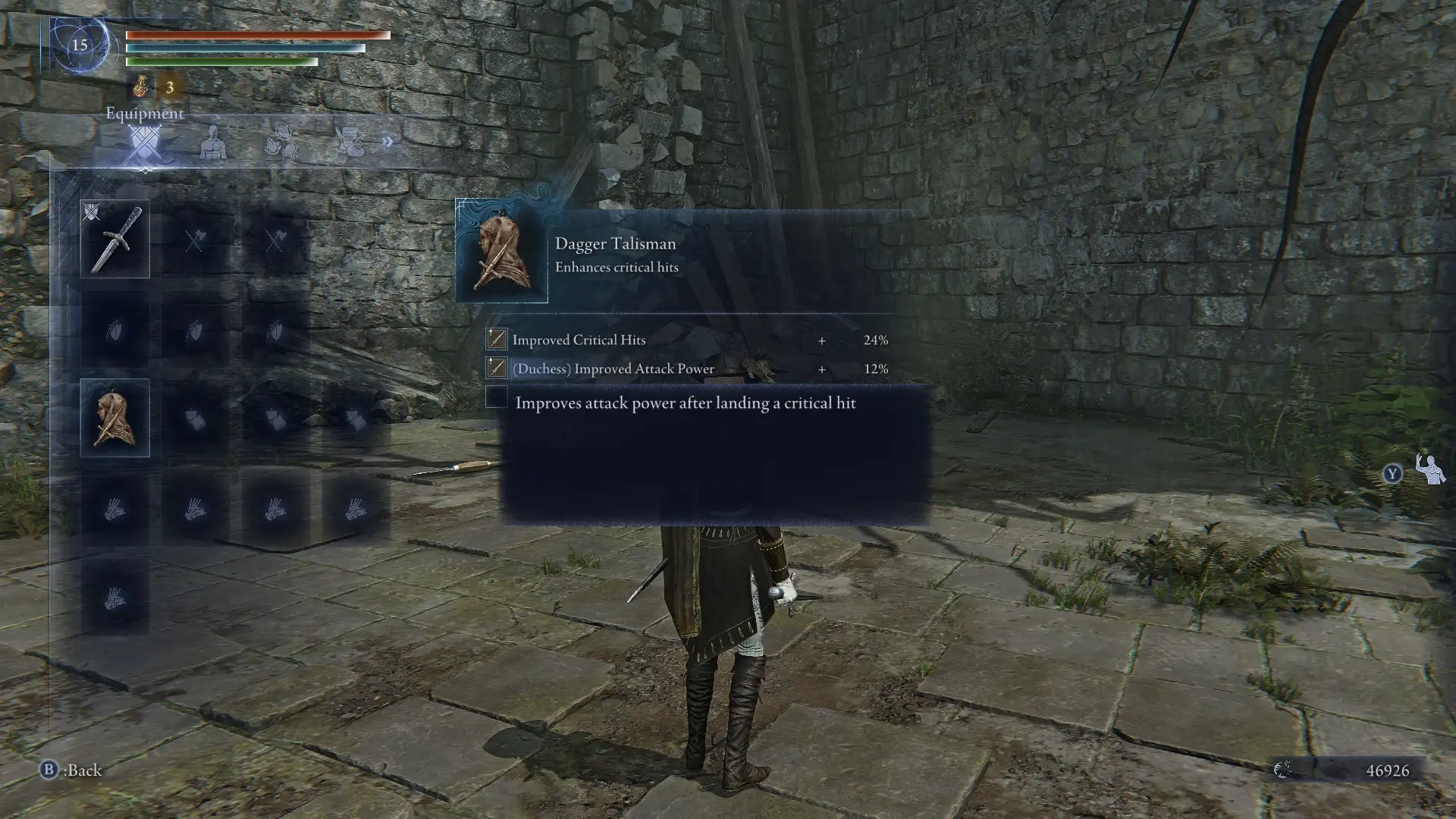Open the scroll and pouch tab
1456x819 pixels.
pos(350,142)
